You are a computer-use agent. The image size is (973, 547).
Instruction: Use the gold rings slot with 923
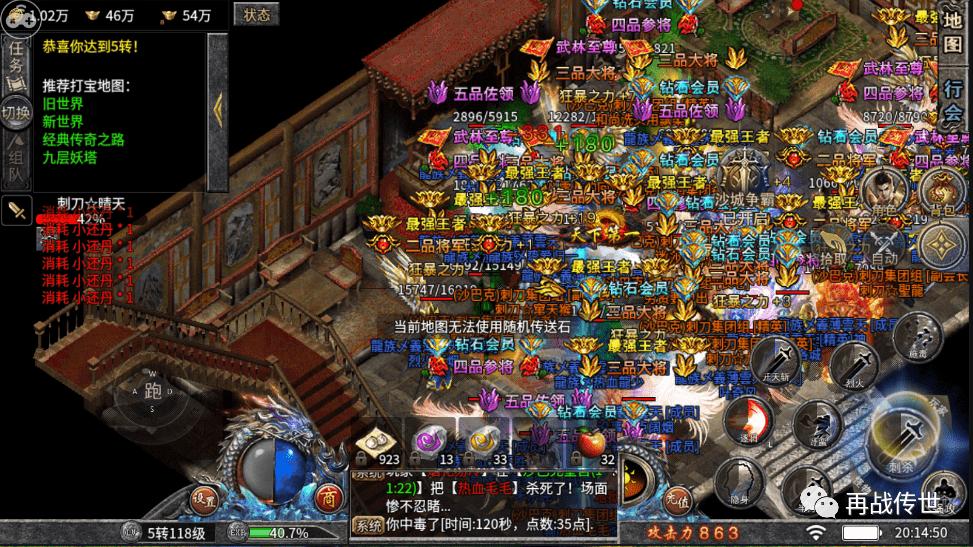[377, 441]
